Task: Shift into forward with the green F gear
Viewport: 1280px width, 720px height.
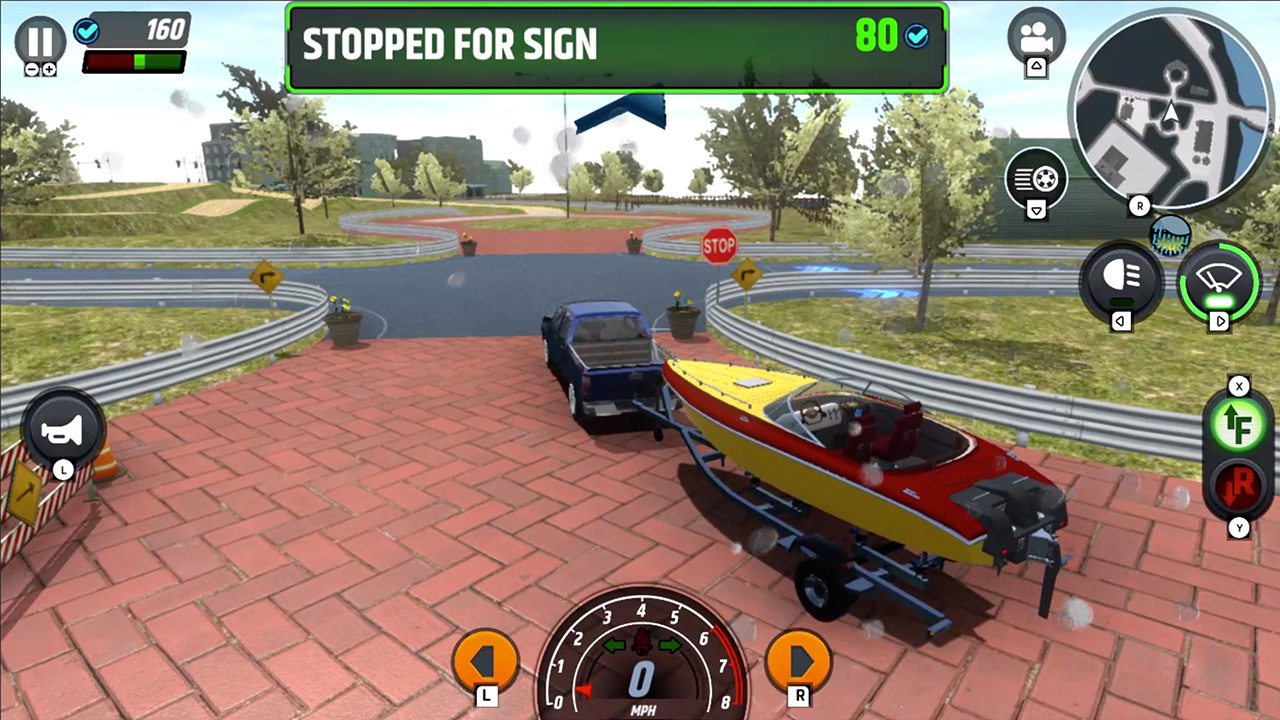Action: [1240, 424]
